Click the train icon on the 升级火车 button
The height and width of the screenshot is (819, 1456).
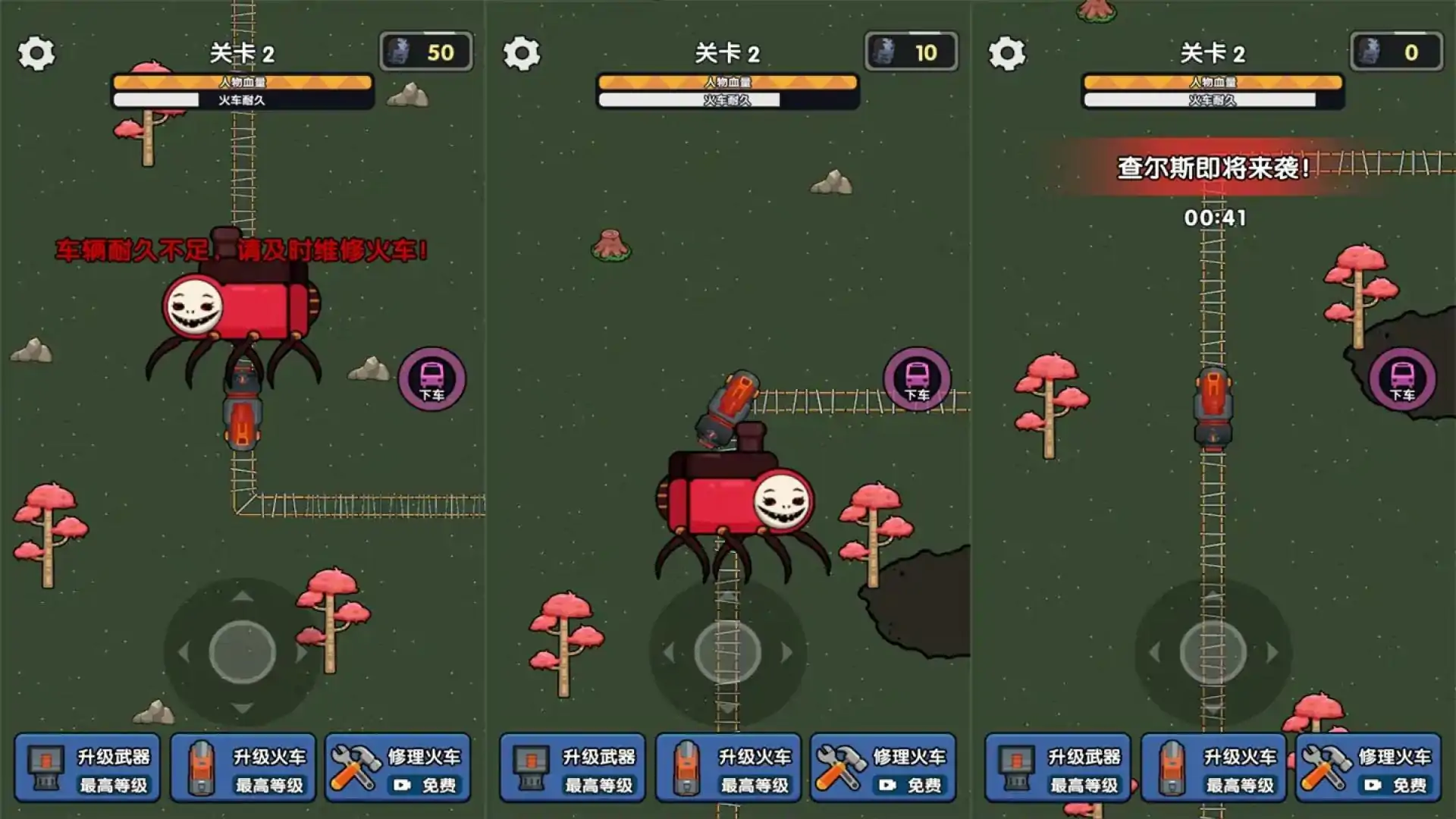[200, 766]
